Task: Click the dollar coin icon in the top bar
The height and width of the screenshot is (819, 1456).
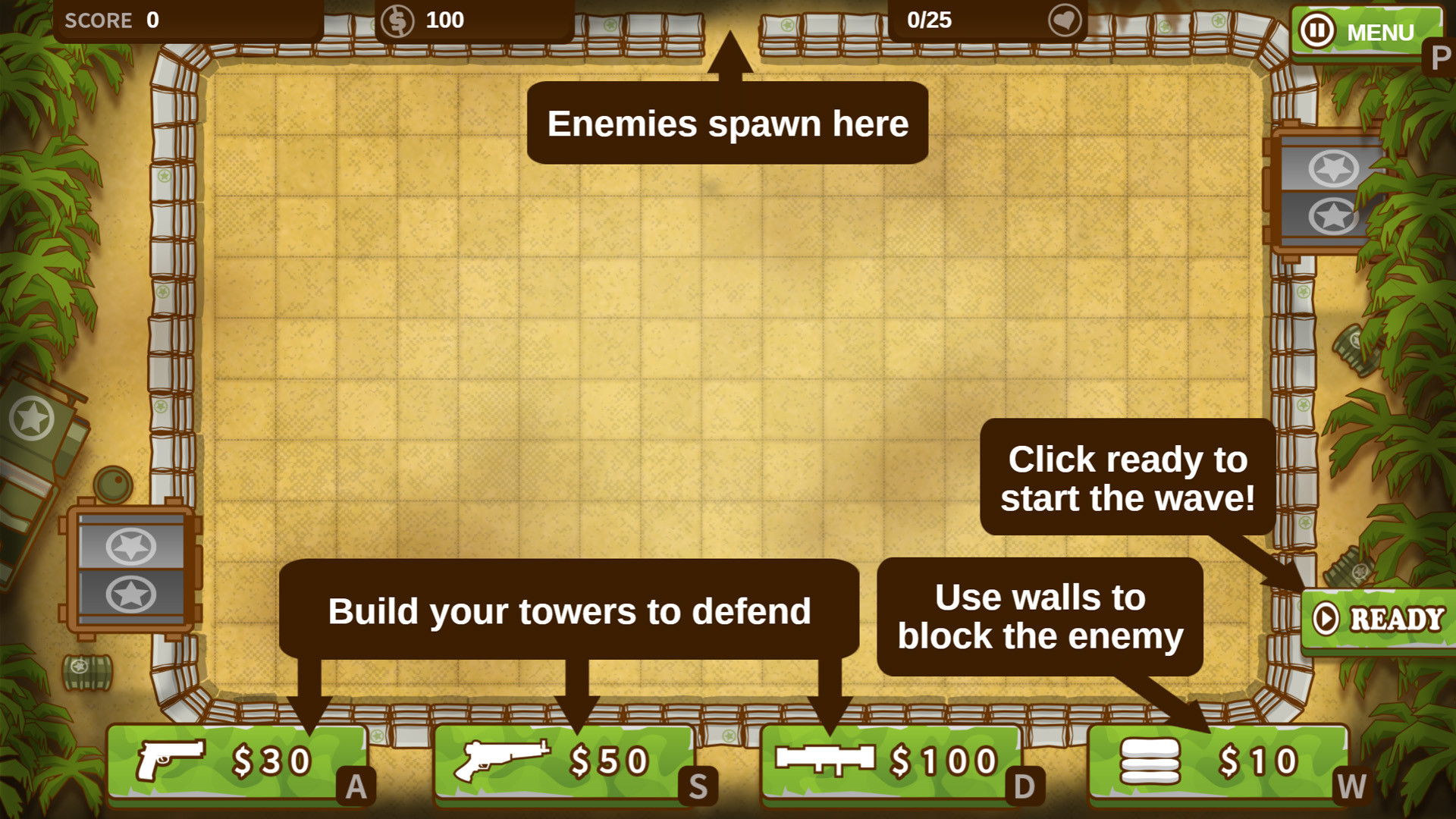Action: (400, 20)
